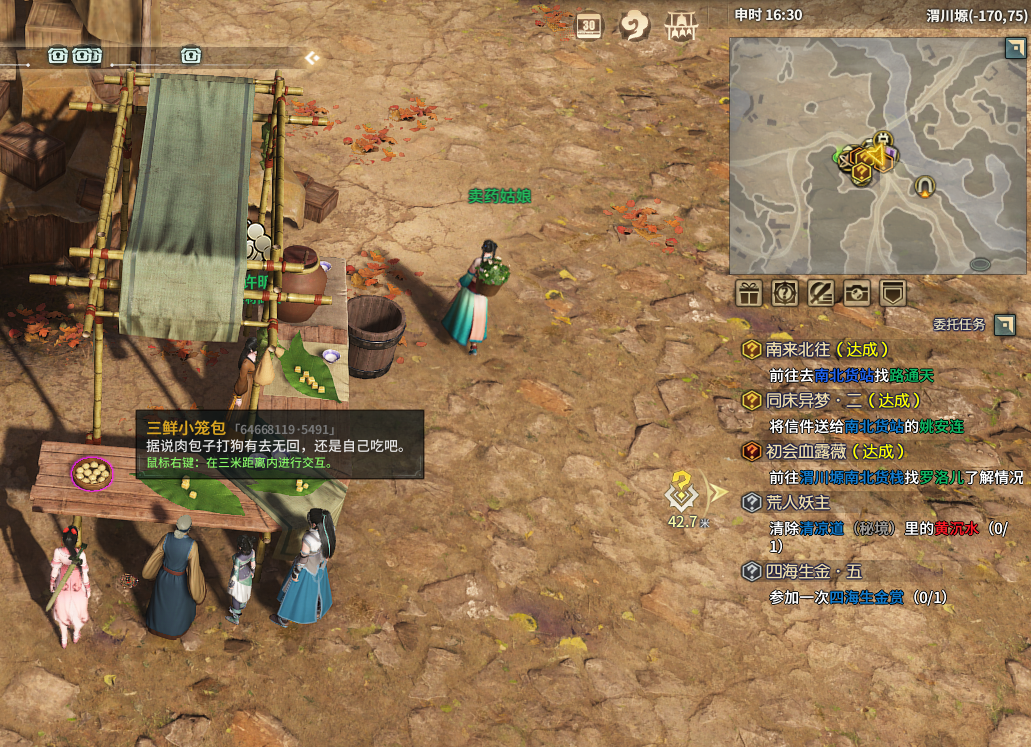Image resolution: width=1031 pixels, height=747 pixels.
Task: Open the sword and list icon
Action: coord(821,293)
